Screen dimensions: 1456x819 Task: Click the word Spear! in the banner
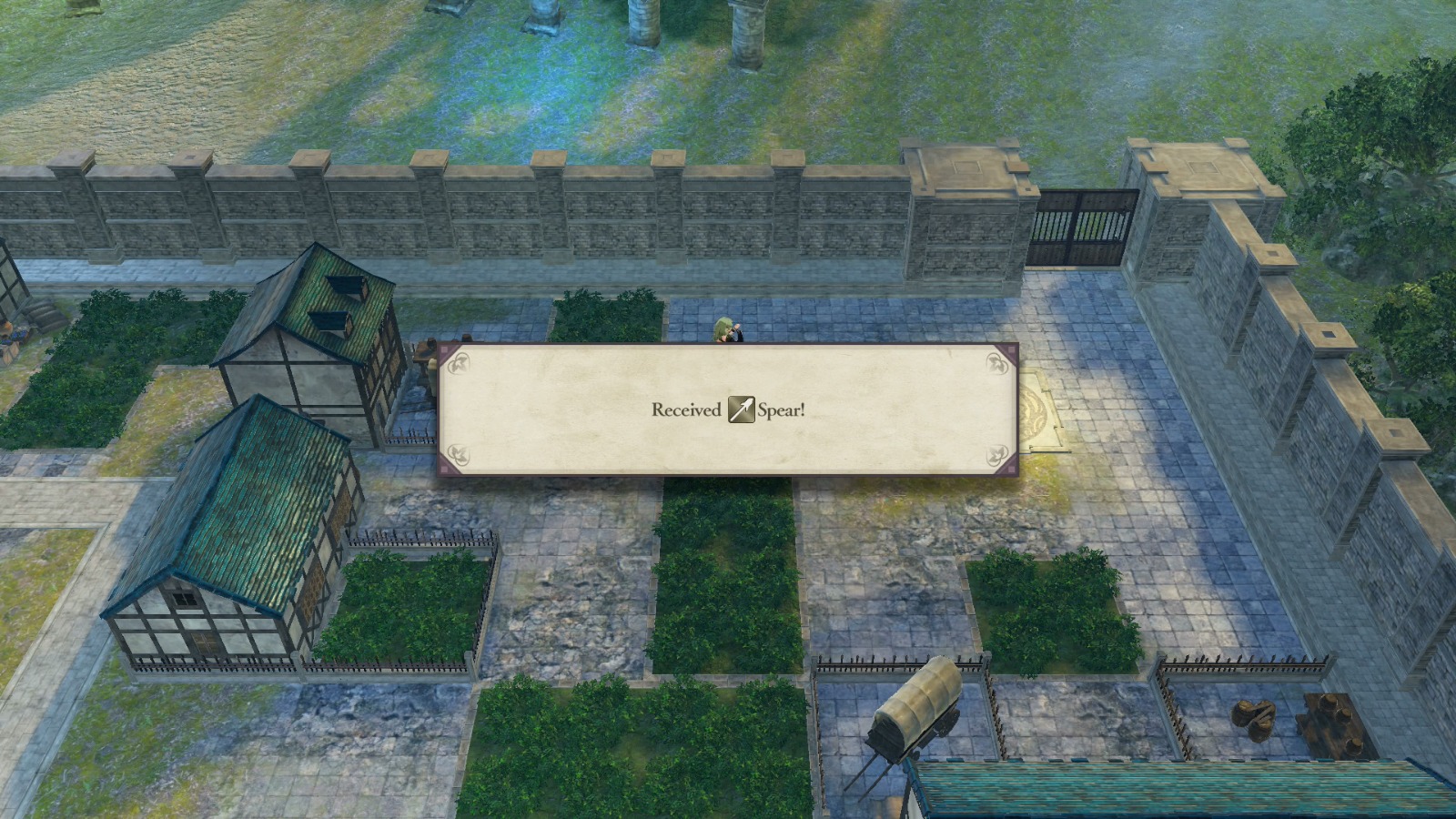point(783,410)
